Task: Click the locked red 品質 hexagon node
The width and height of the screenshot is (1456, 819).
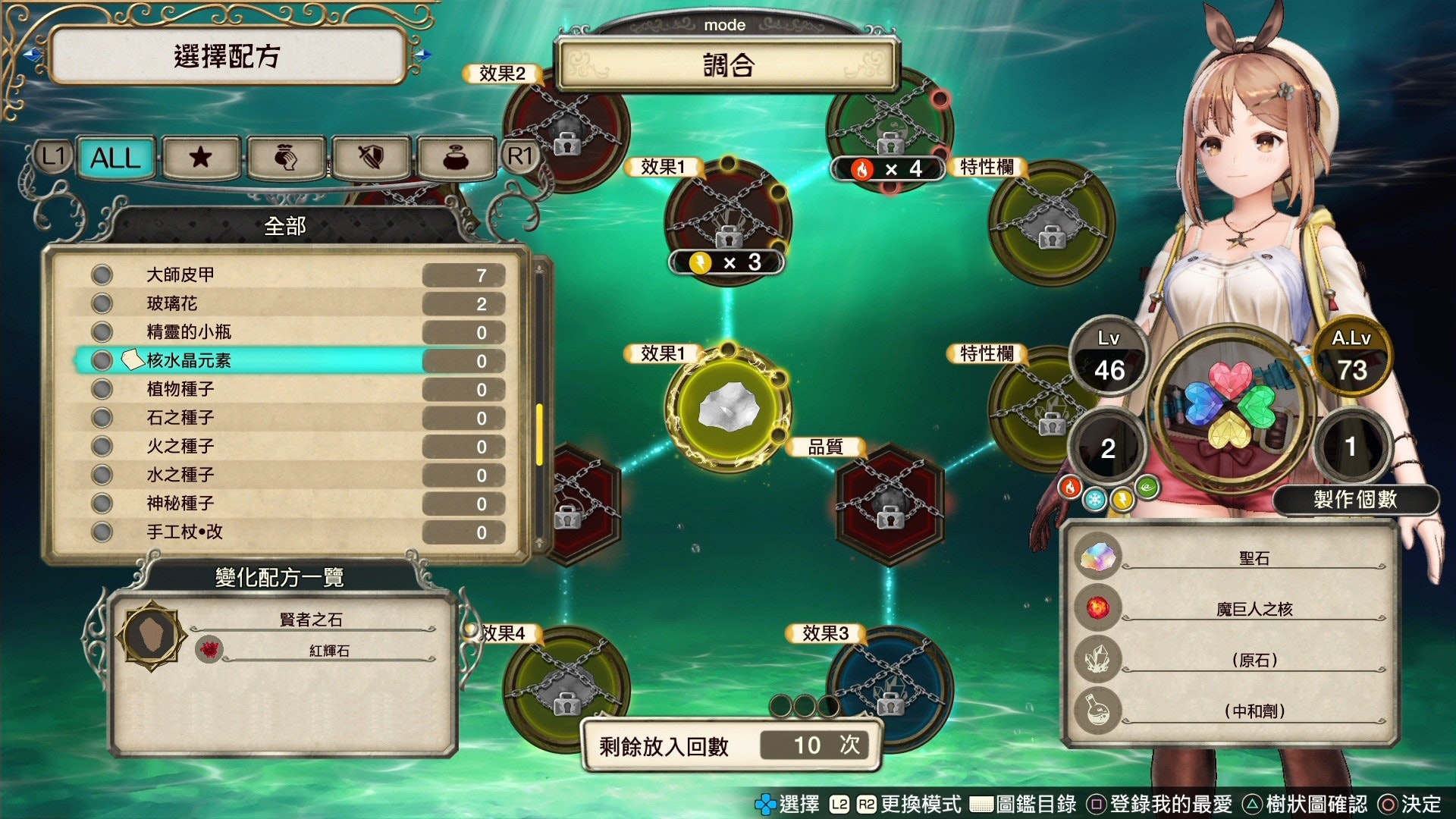Action: click(x=889, y=504)
